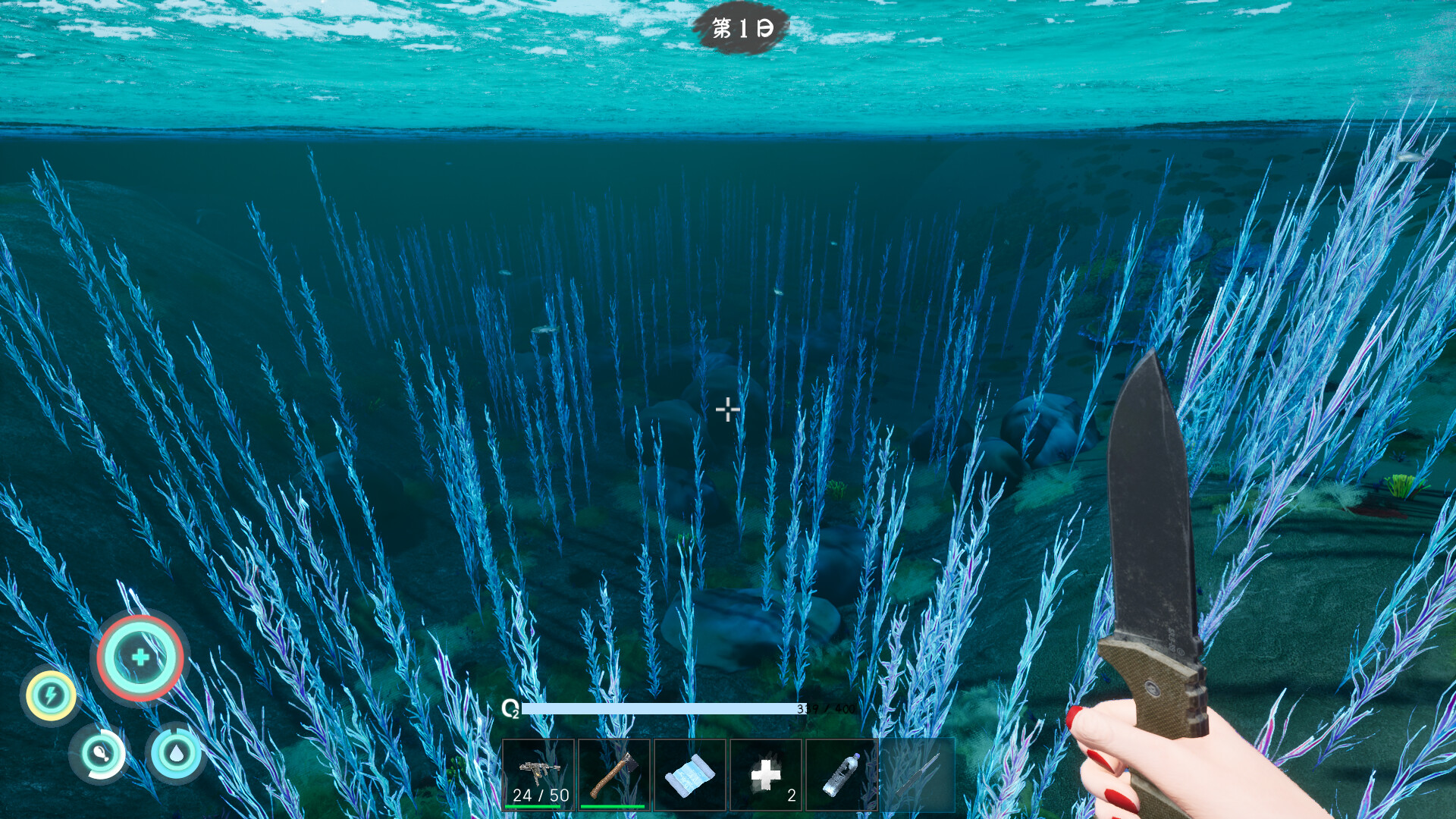Click the 第1日 day counter banner
The width and height of the screenshot is (1456, 819).
point(744,29)
